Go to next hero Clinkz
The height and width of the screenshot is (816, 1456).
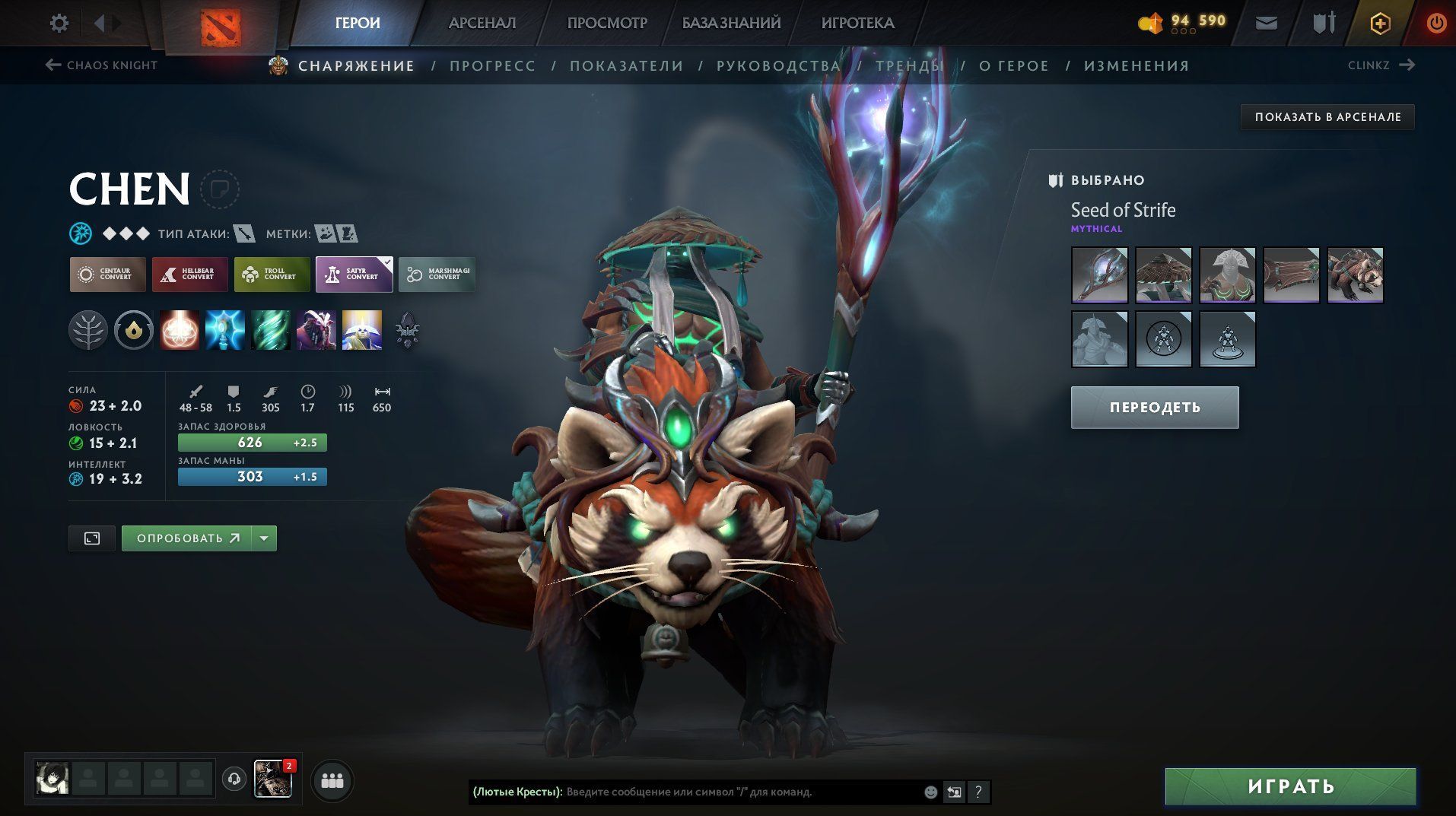(1380, 65)
